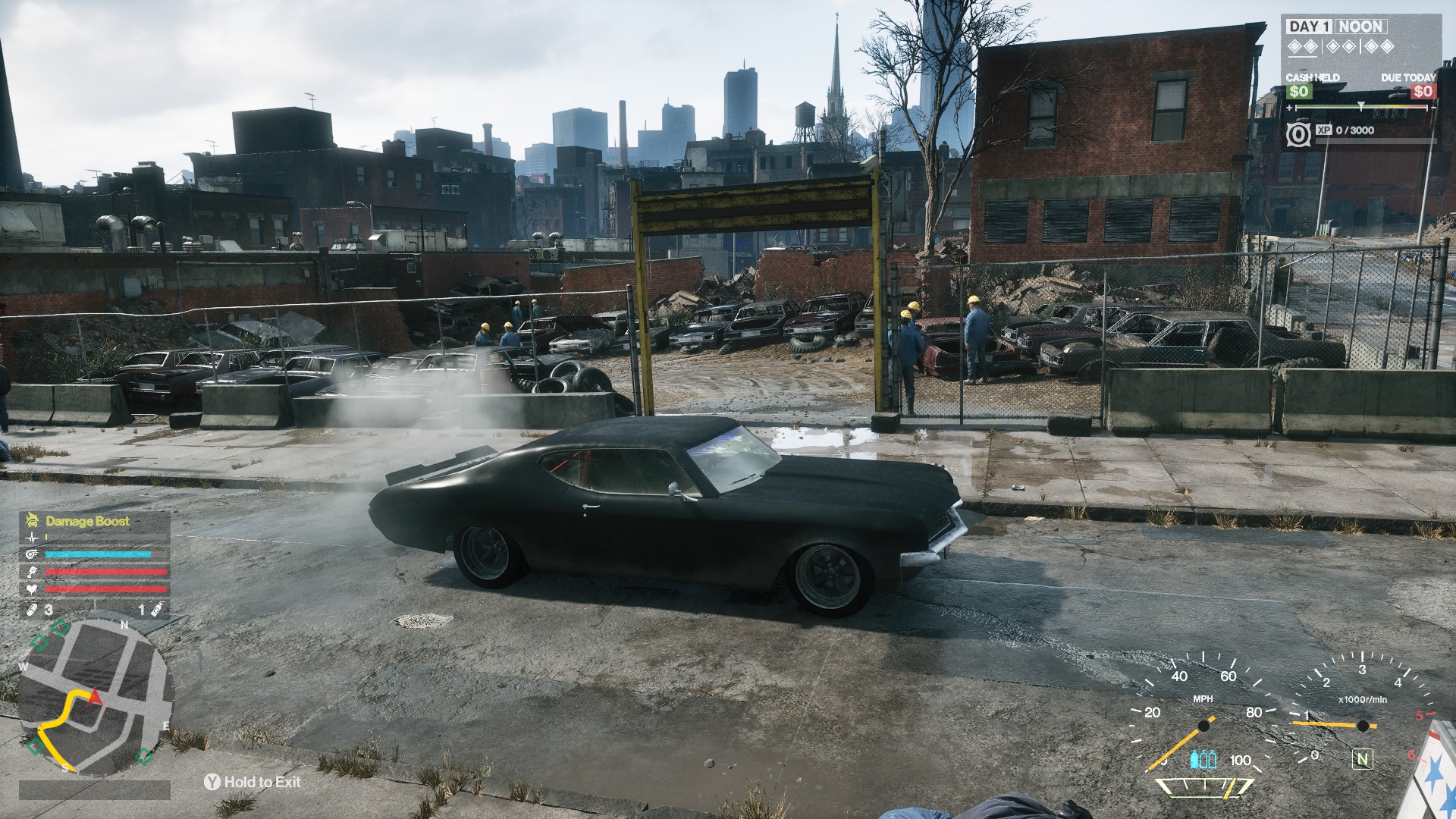Image resolution: width=1456 pixels, height=819 pixels.
Task: Click the repair kit item icon
Action: [33, 609]
